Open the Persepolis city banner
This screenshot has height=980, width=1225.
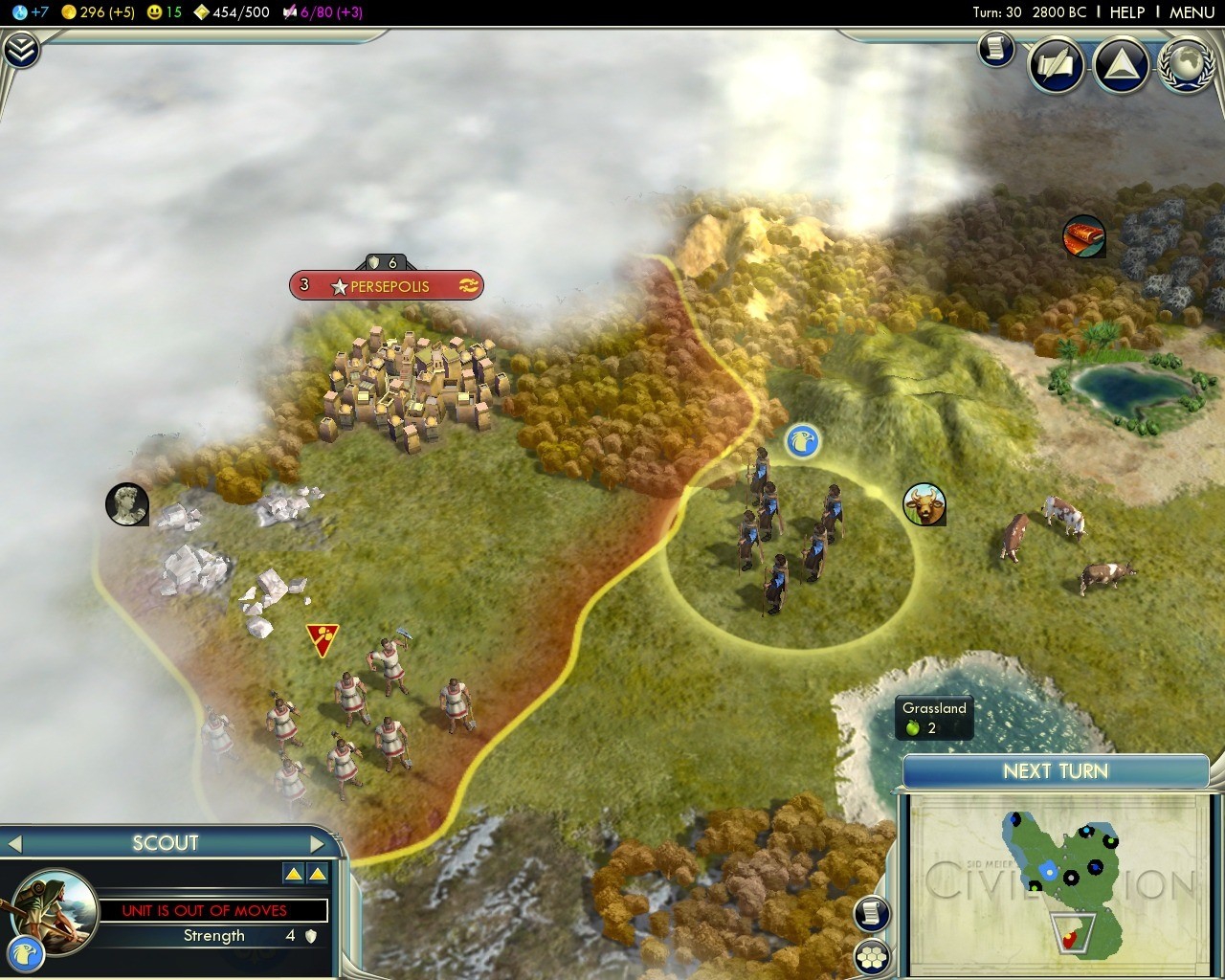(387, 285)
